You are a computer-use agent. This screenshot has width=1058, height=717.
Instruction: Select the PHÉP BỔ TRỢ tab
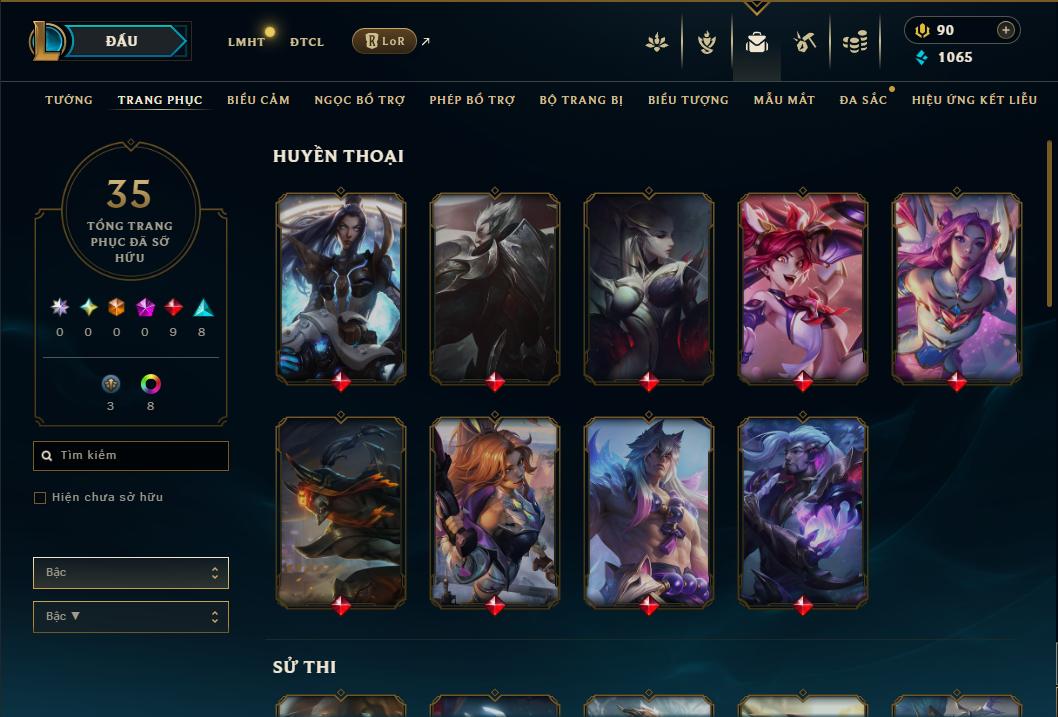pyautogui.click(x=472, y=100)
